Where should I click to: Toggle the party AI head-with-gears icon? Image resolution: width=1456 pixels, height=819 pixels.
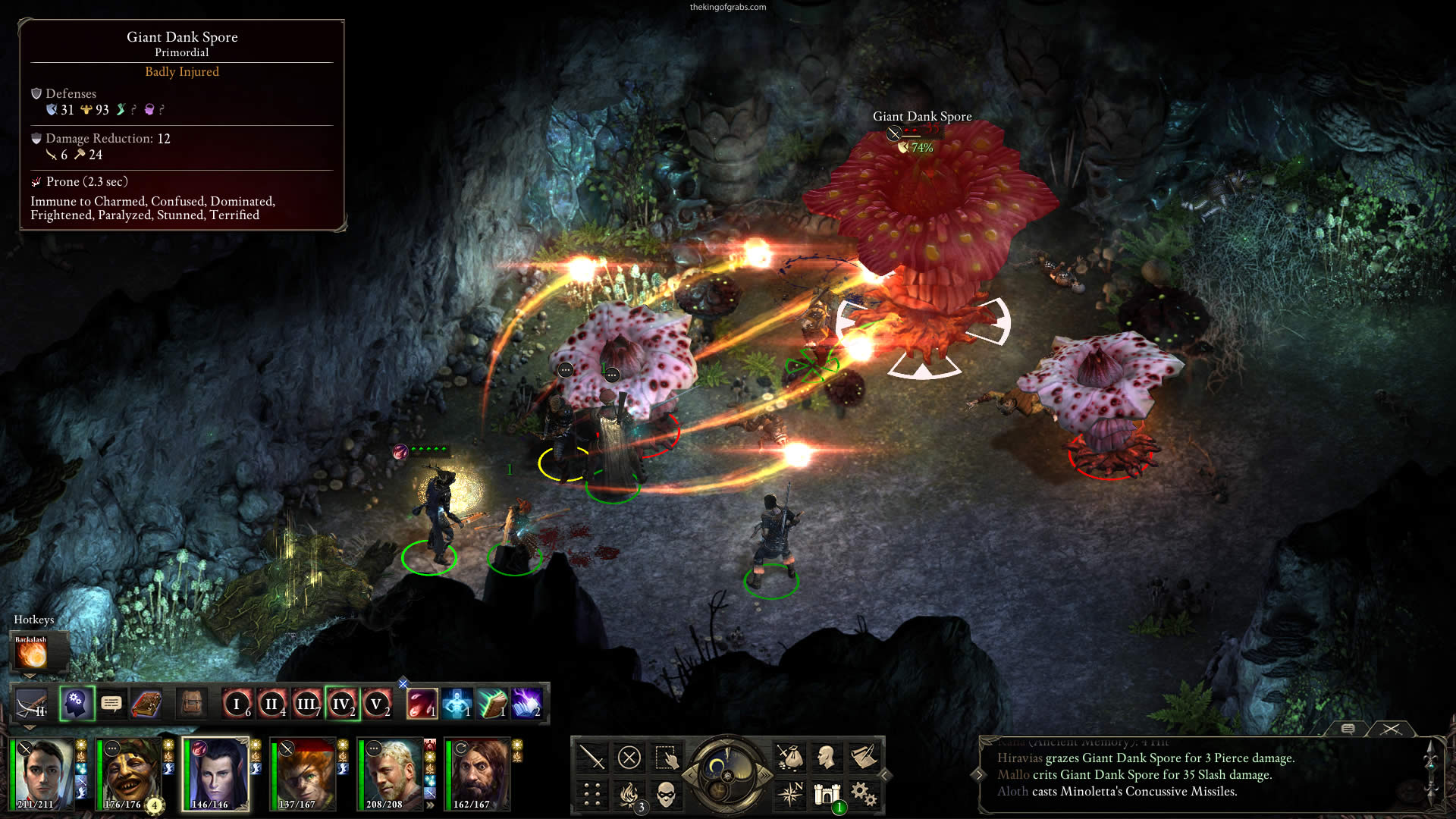[x=77, y=704]
